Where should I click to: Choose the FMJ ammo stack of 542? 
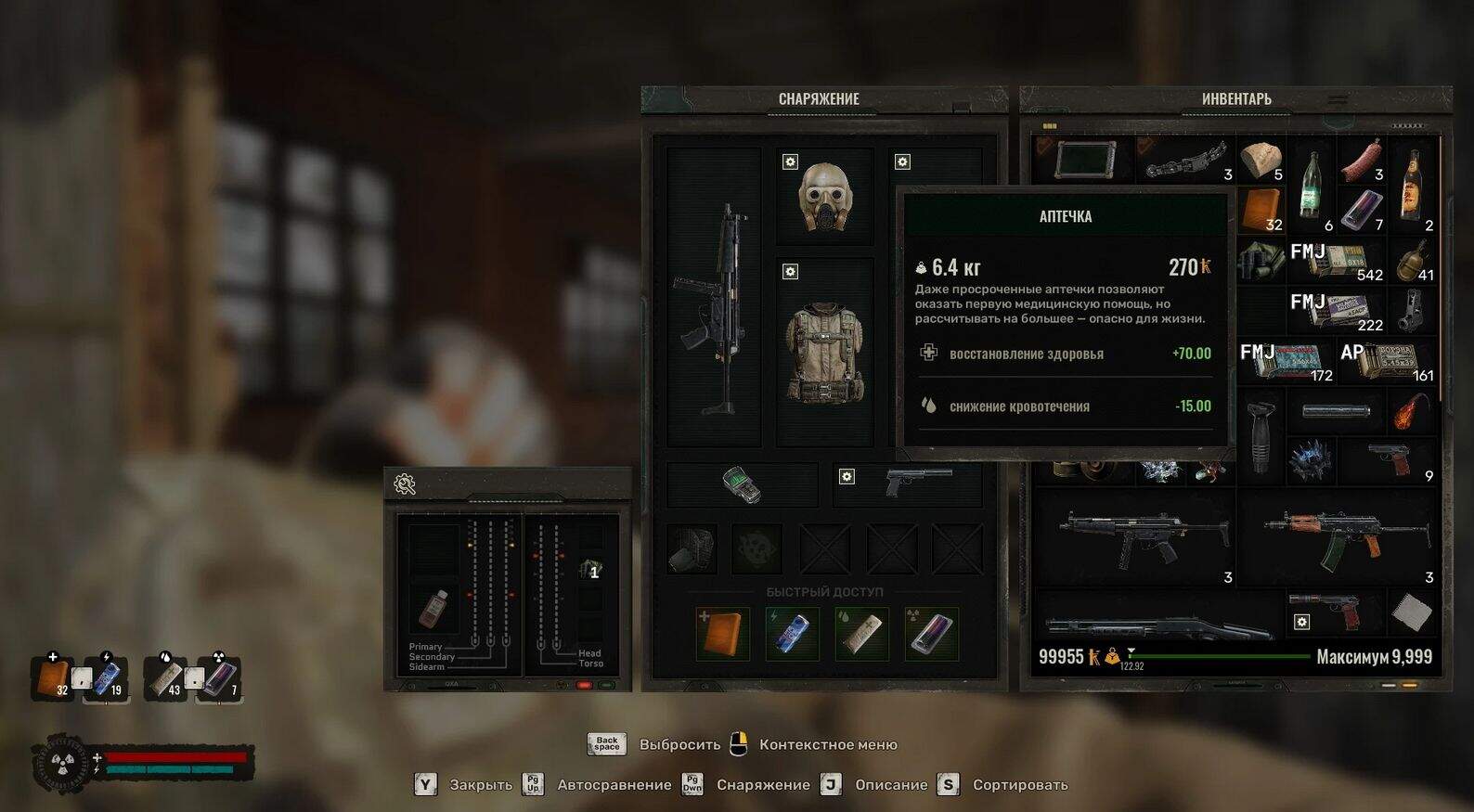tap(1337, 261)
